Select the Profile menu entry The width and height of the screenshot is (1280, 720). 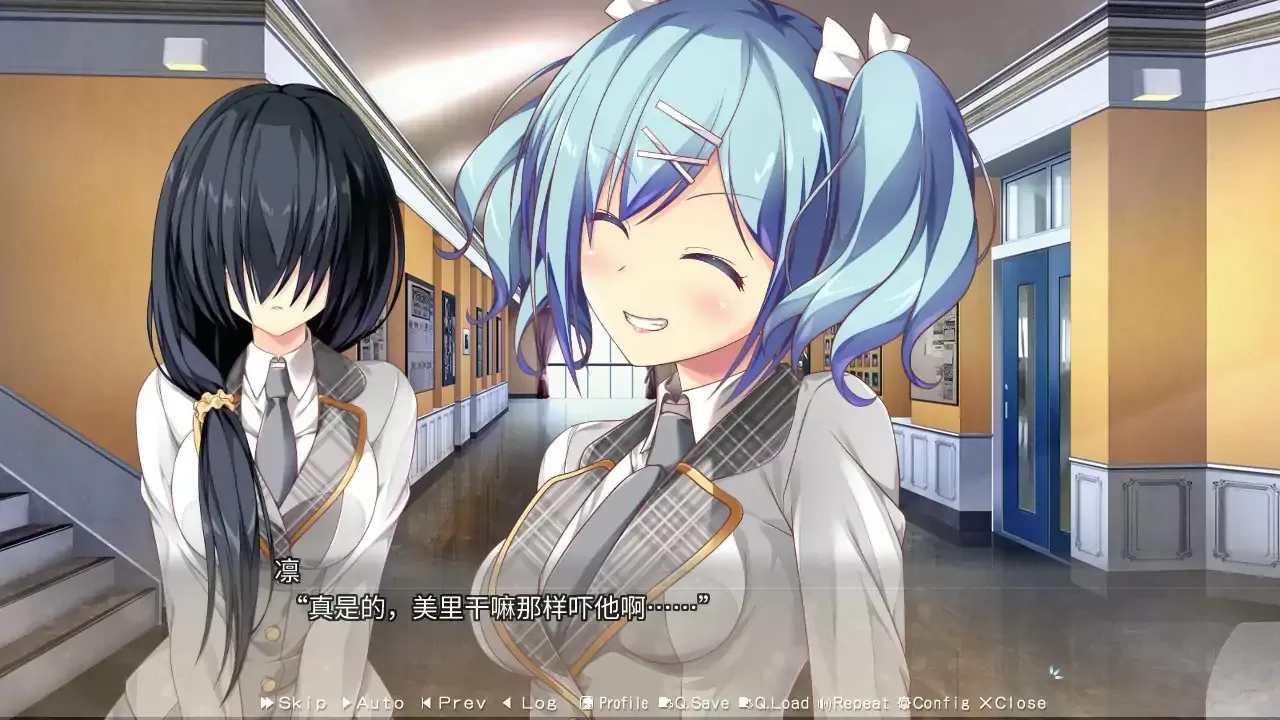622,702
